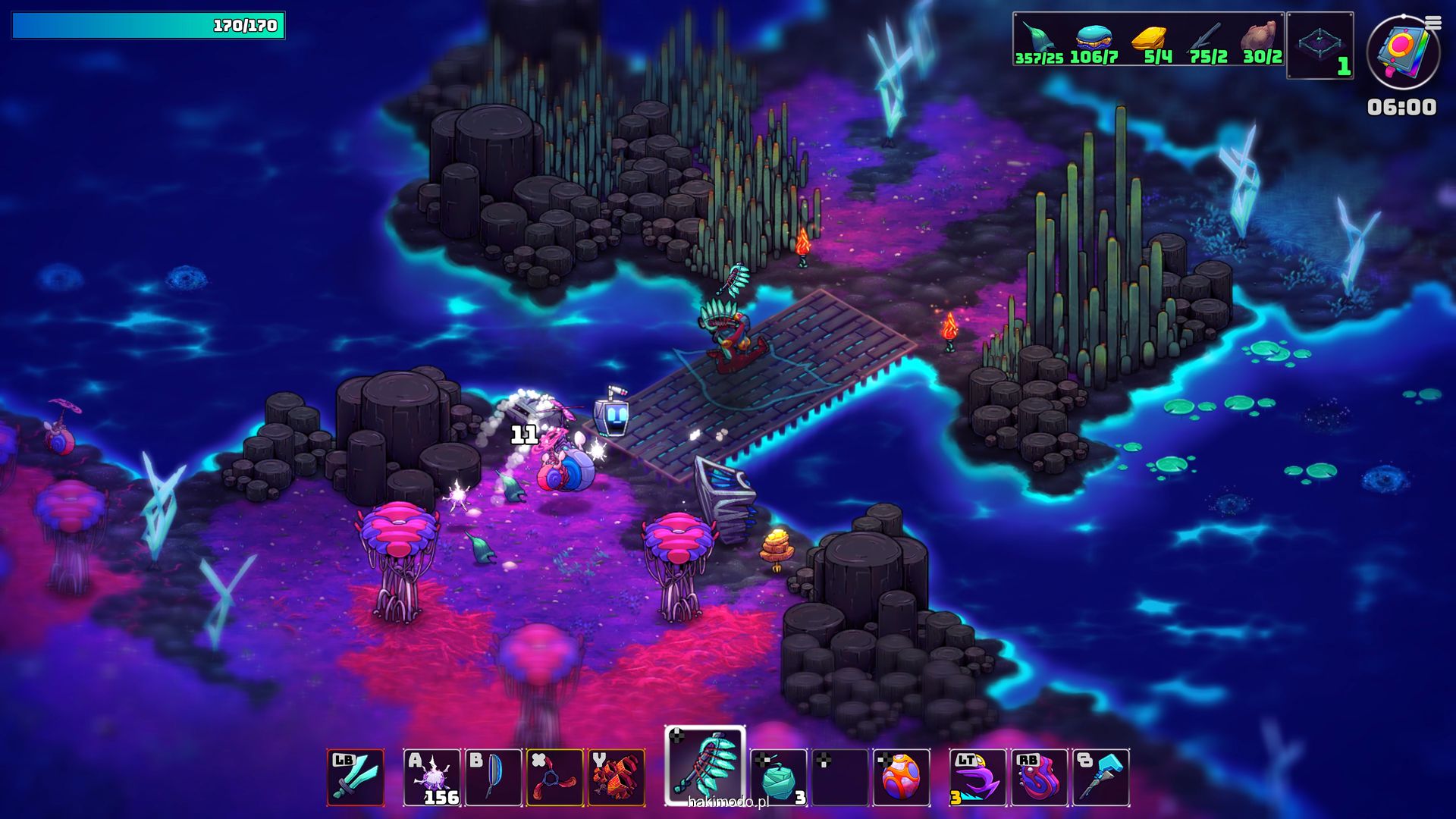Open the three-line menu icon
Image resolution: width=1456 pixels, height=819 pixels.
1432,24
